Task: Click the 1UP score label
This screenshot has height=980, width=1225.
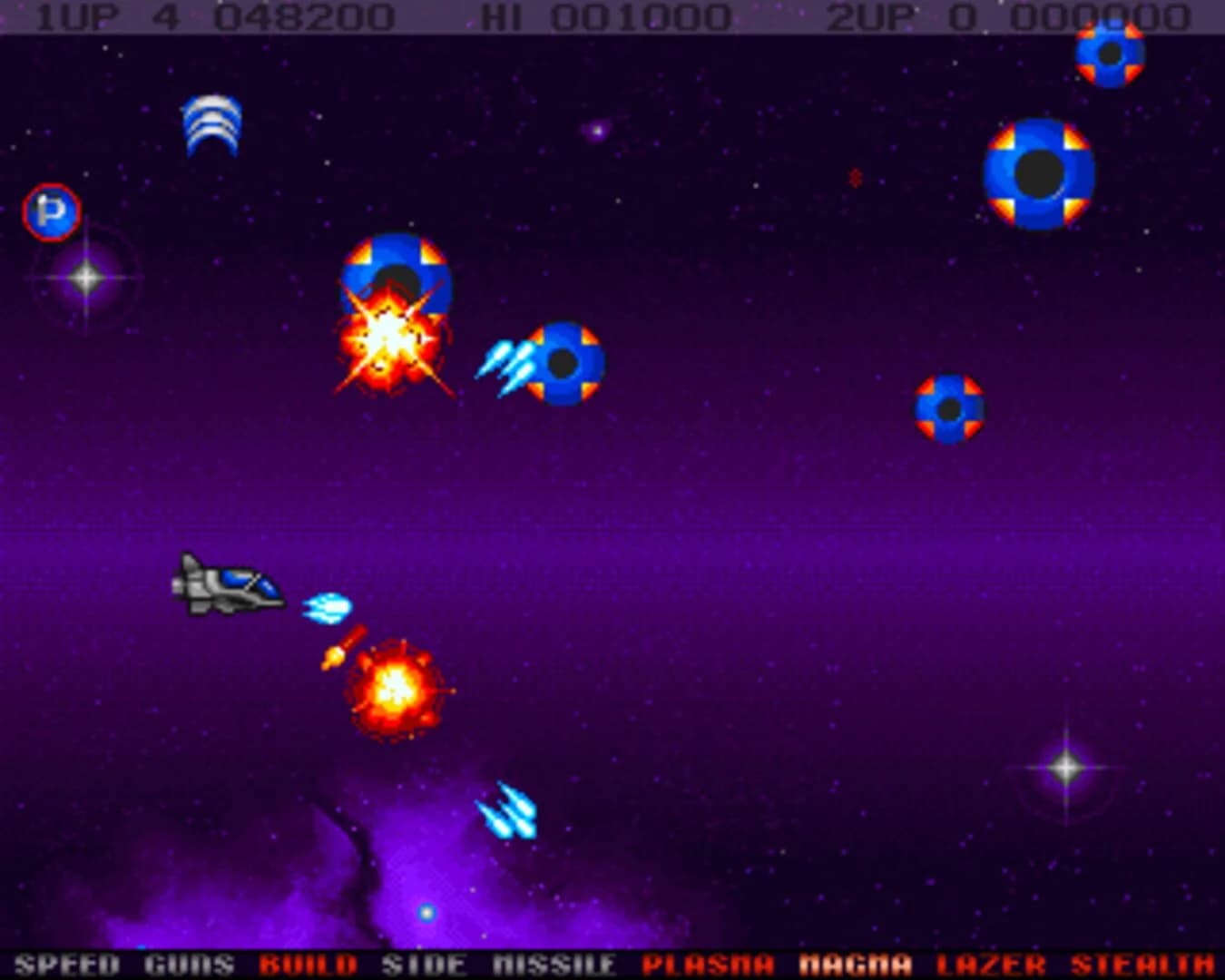Action: coord(80,14)
